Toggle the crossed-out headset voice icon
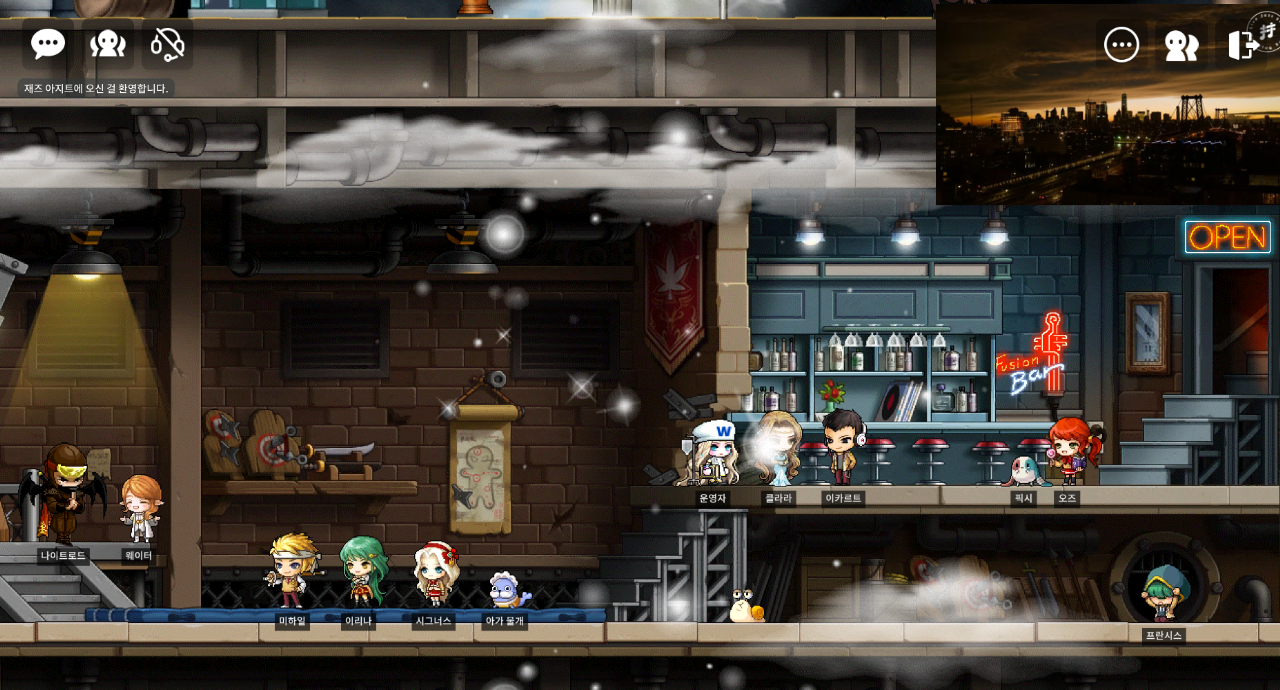This screenshot has height=690, width=1280. [168, 44]
